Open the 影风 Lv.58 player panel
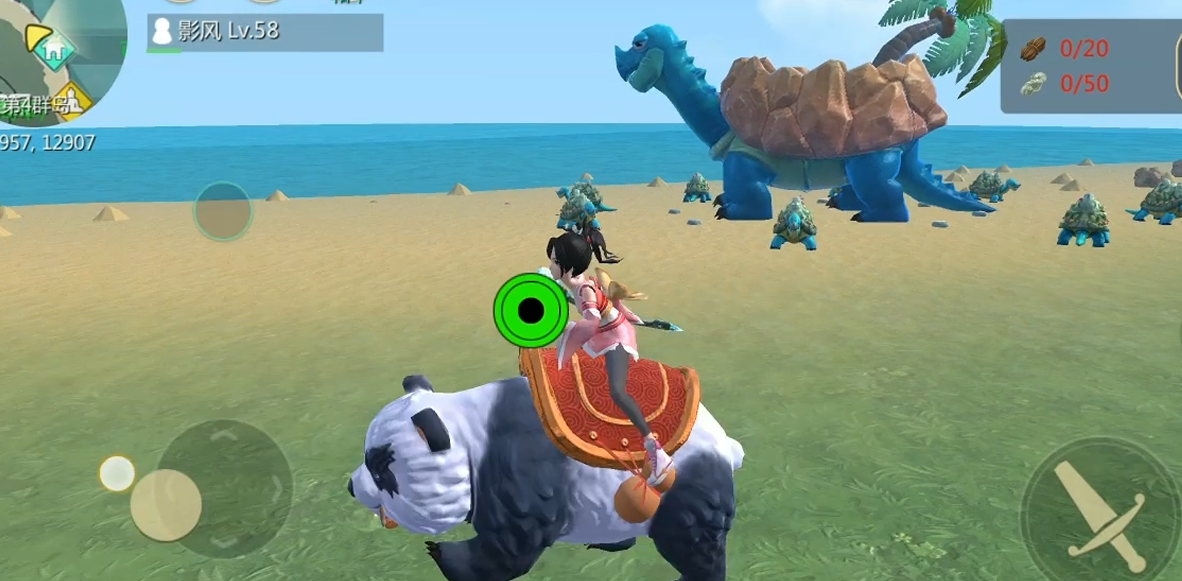The height and width of the screenshot is (581, 1182). pos(265,32)
